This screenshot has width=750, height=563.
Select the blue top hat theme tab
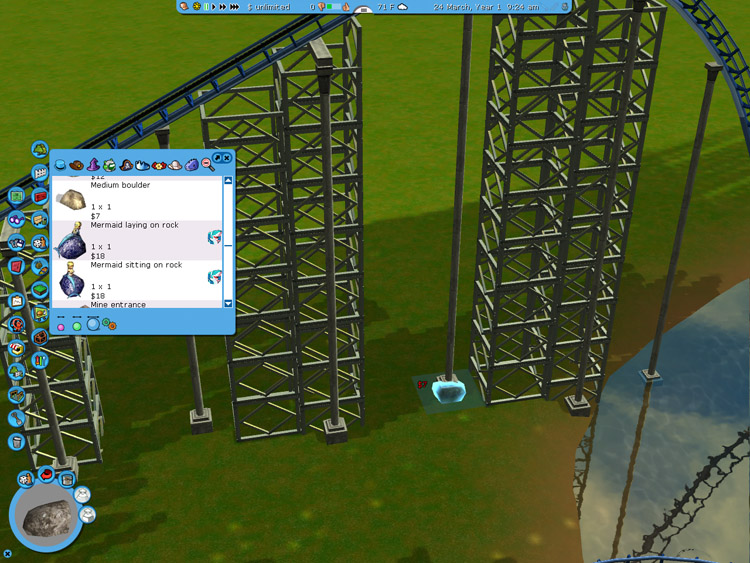point(60,164)
